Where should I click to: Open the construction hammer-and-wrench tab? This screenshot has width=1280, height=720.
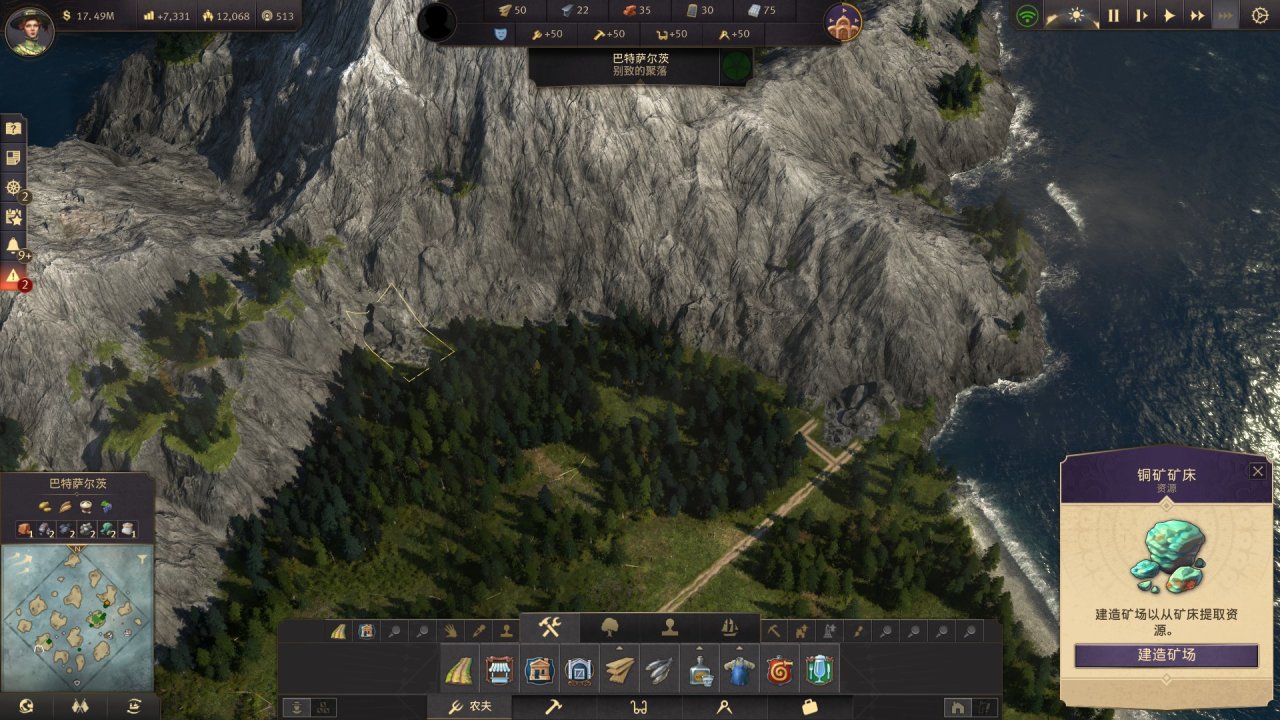[551, 628]
